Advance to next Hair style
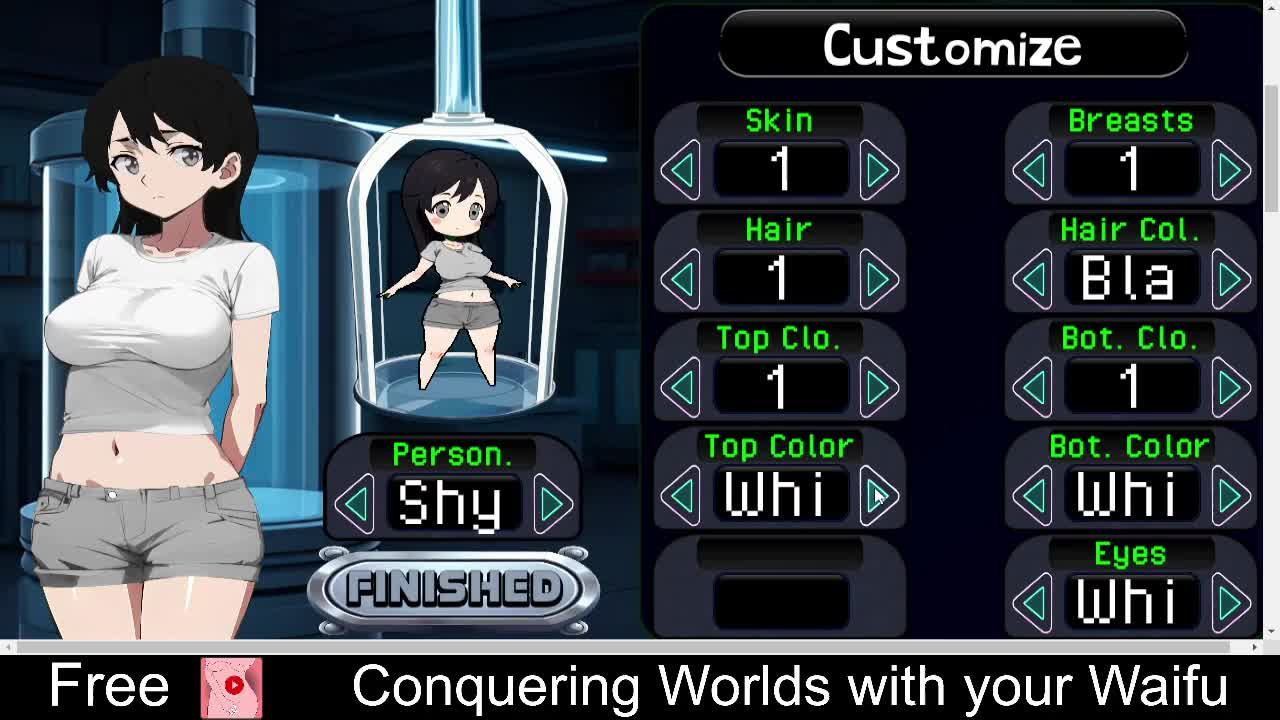The height and width of the screenshot is (720, 1280). click(x=878, y=279)
